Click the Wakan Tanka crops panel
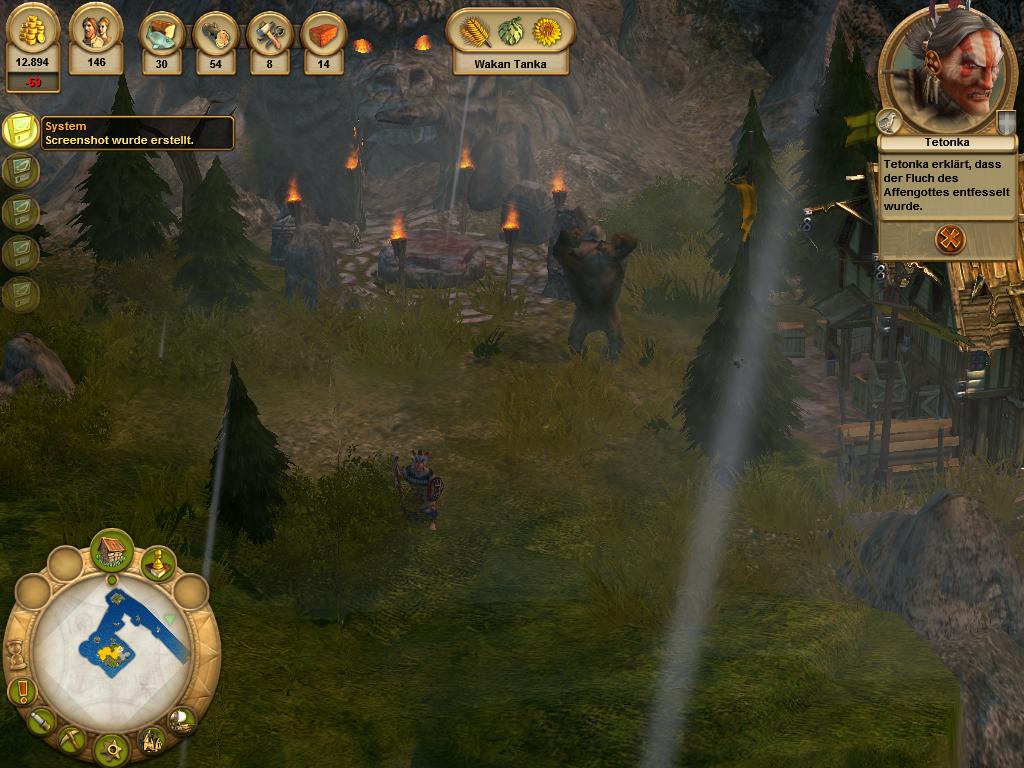 tap(510, 40)
